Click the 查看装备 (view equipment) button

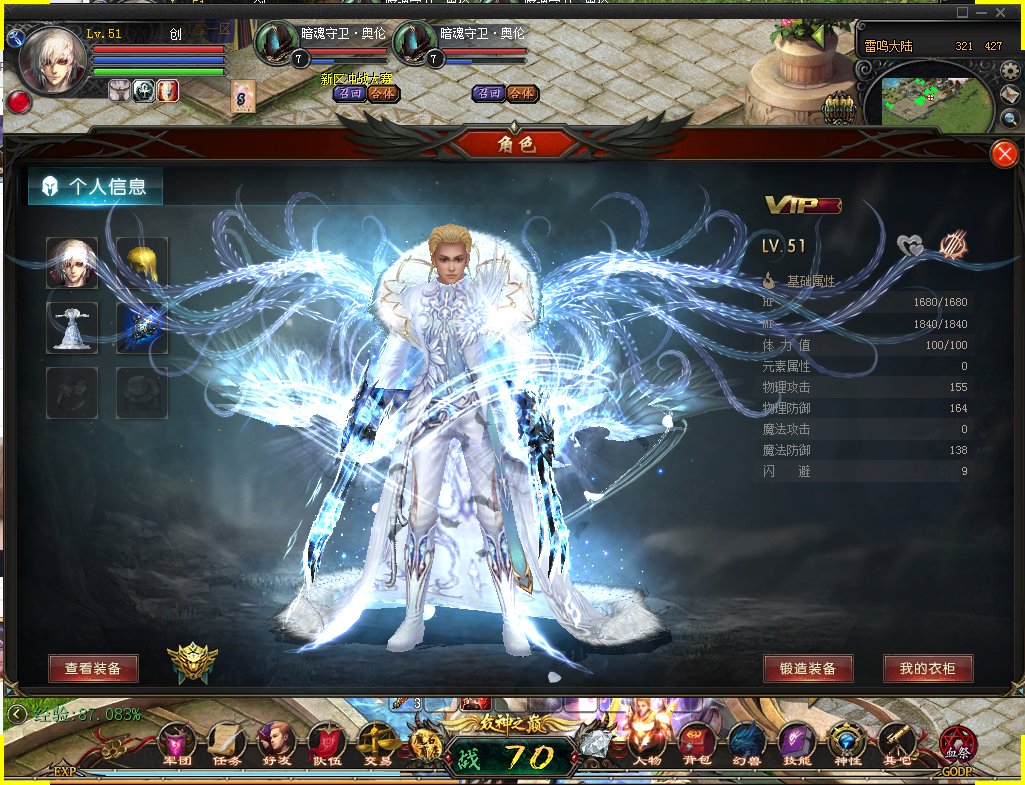[x=93, y=669]
